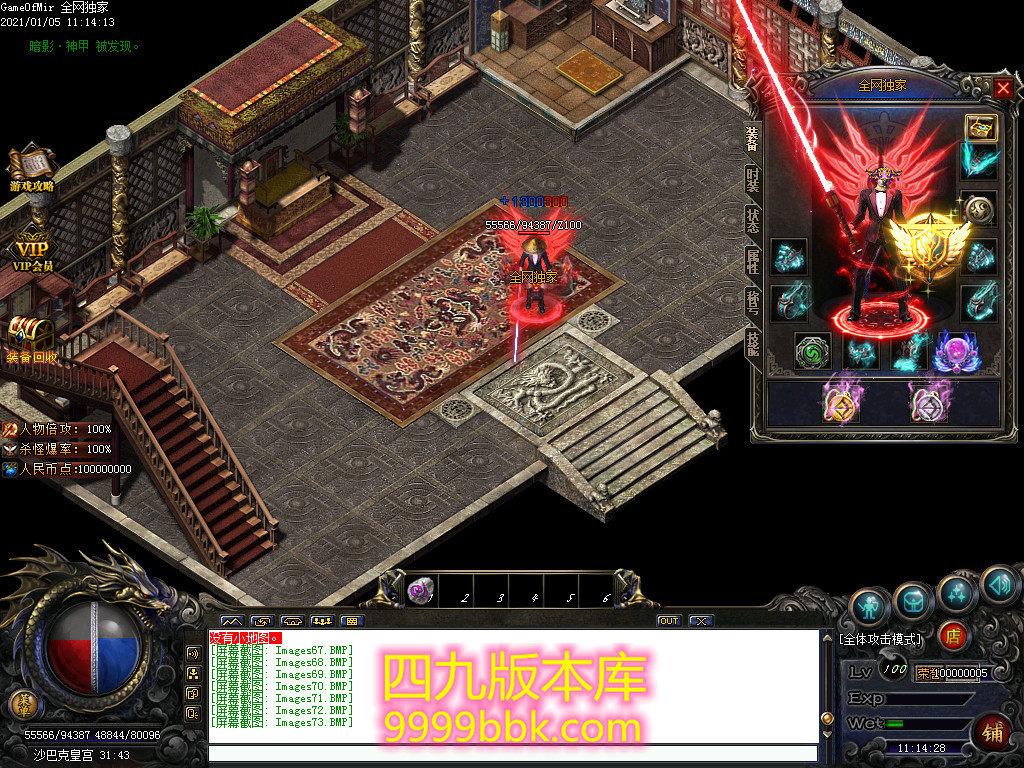
Task: Show the 属性 attributes tab
Action: click(753, 262)
